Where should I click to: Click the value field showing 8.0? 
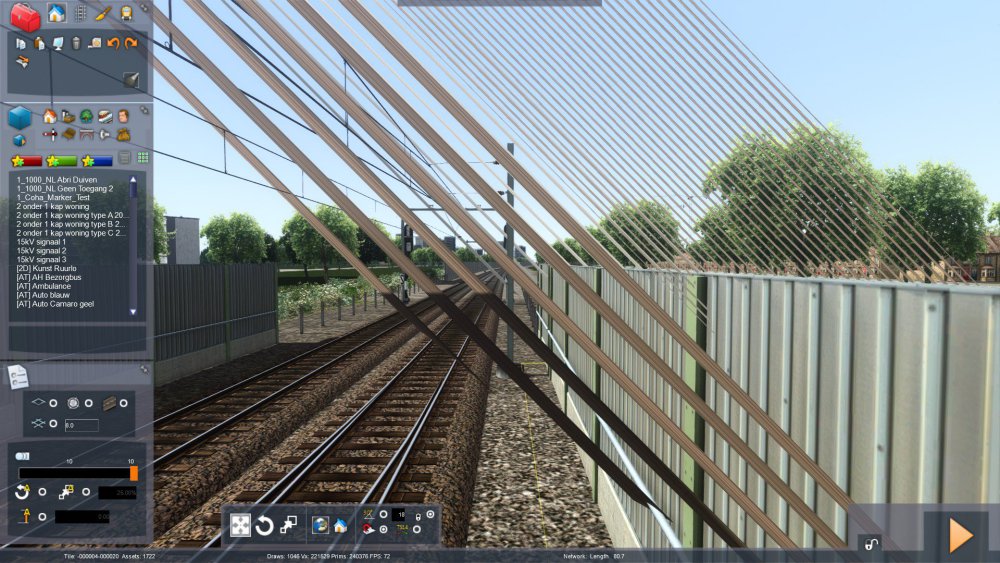(81, 425)
